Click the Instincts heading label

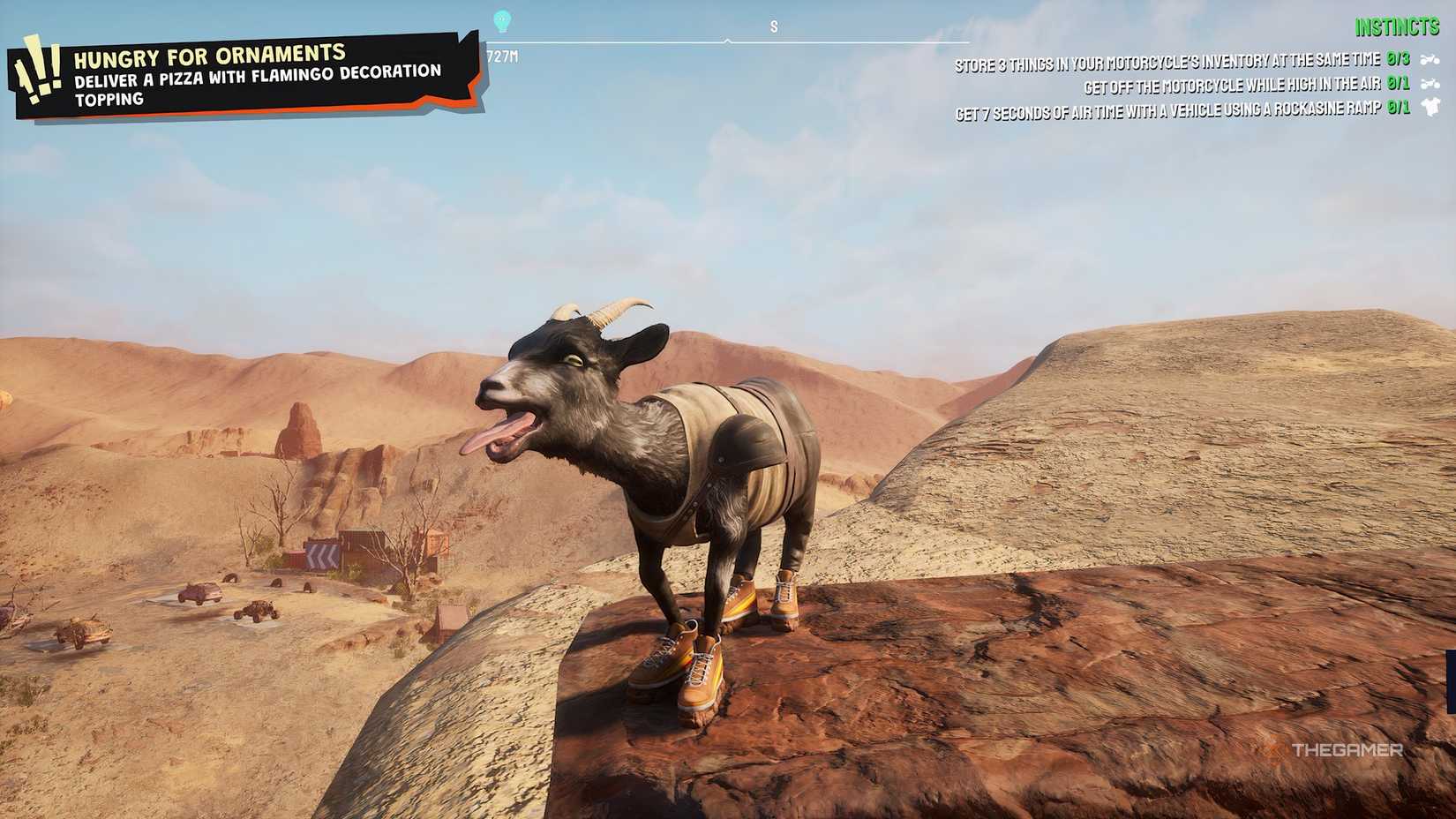1397,26
